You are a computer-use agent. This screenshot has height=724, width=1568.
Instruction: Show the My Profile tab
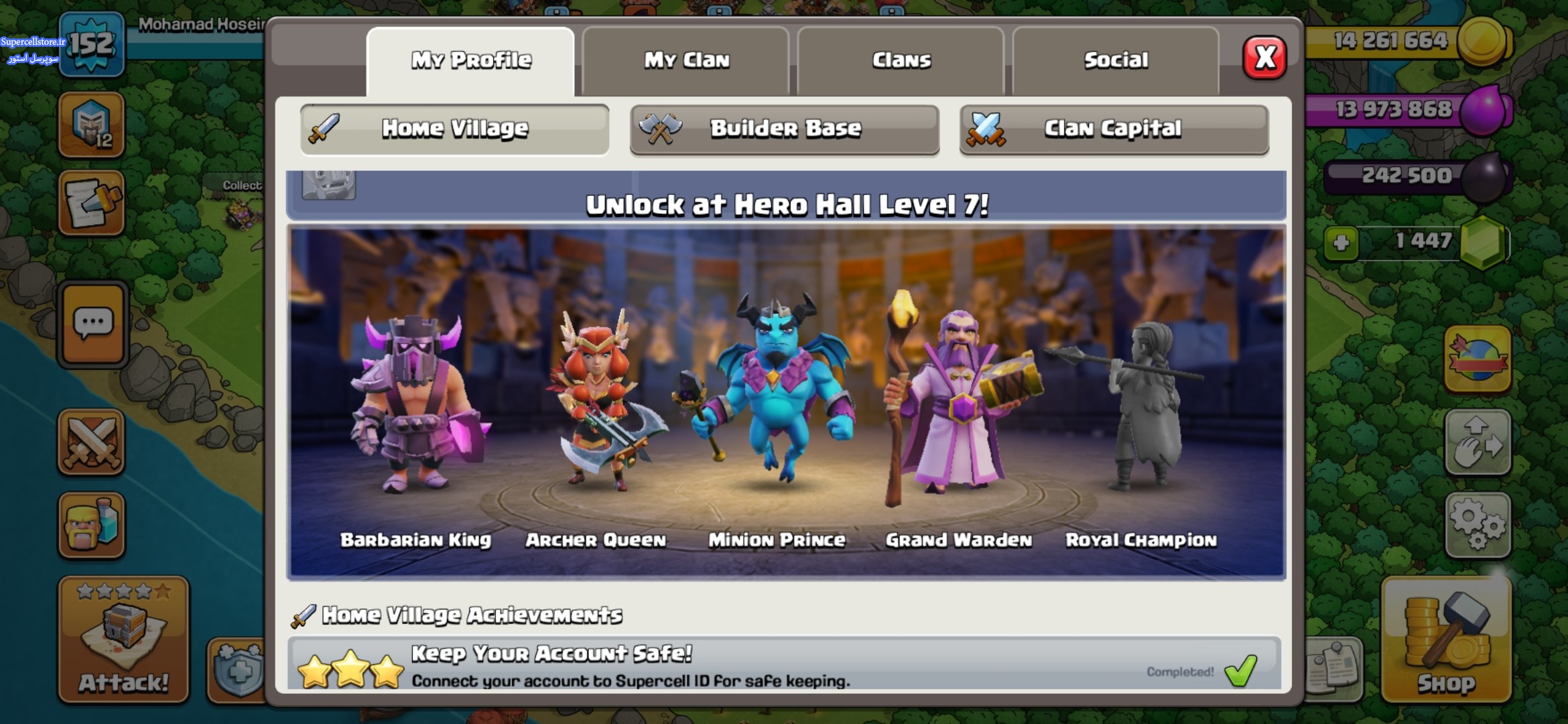point(470,60)
